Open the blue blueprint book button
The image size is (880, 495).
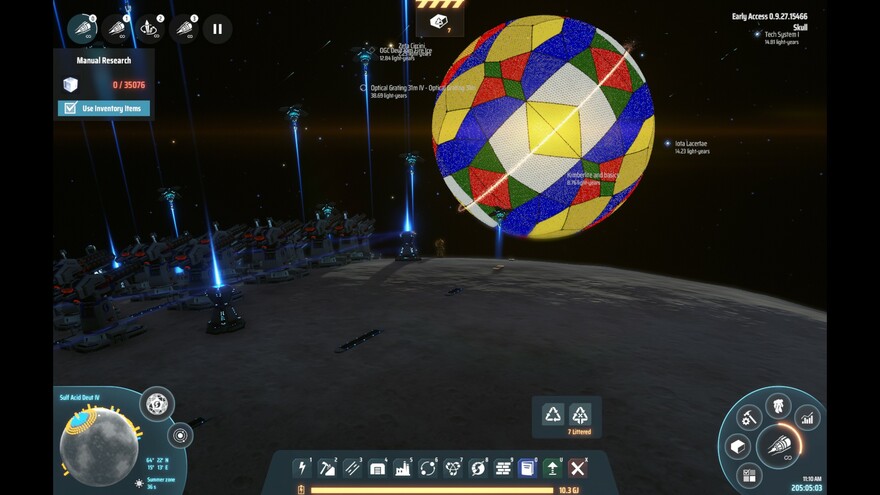tap(527, 467)
